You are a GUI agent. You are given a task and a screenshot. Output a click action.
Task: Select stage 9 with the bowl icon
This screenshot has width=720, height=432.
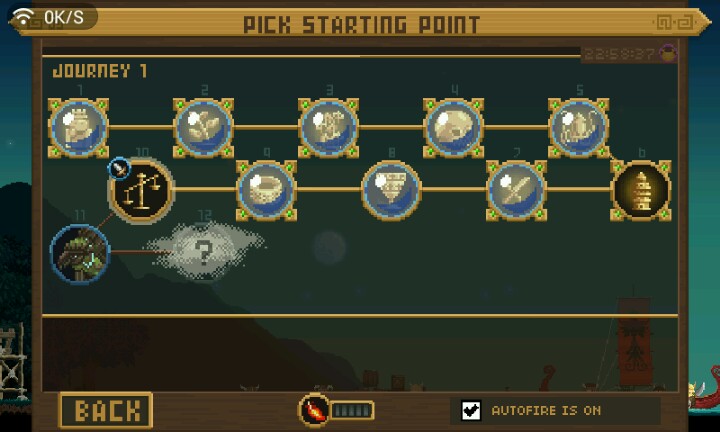coord(266,189)
